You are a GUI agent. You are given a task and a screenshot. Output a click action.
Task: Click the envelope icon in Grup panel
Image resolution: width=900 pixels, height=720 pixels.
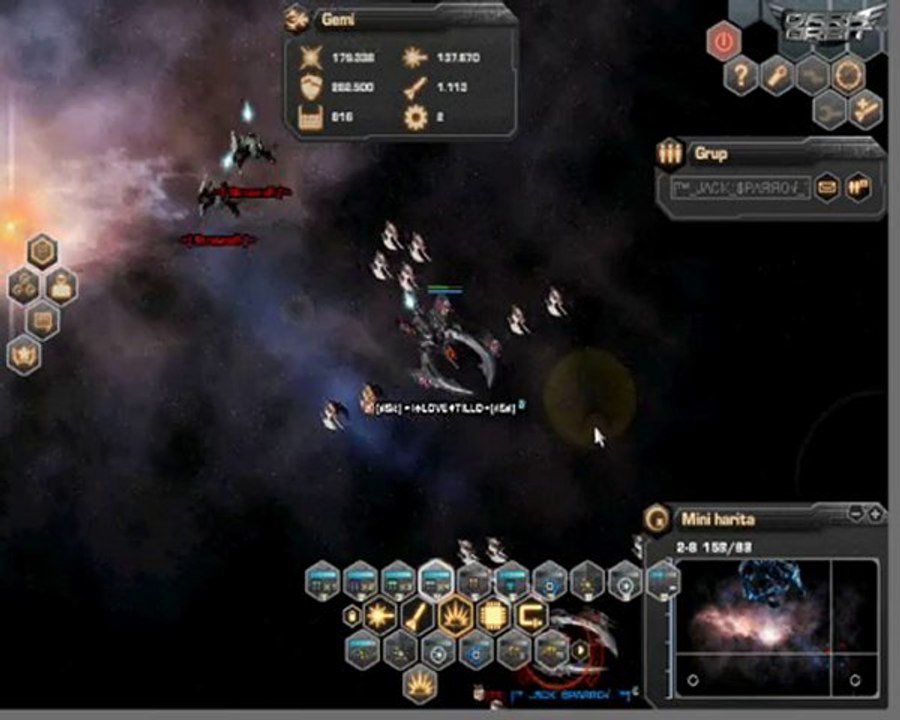pyautogui.click(x=826, y=186)
